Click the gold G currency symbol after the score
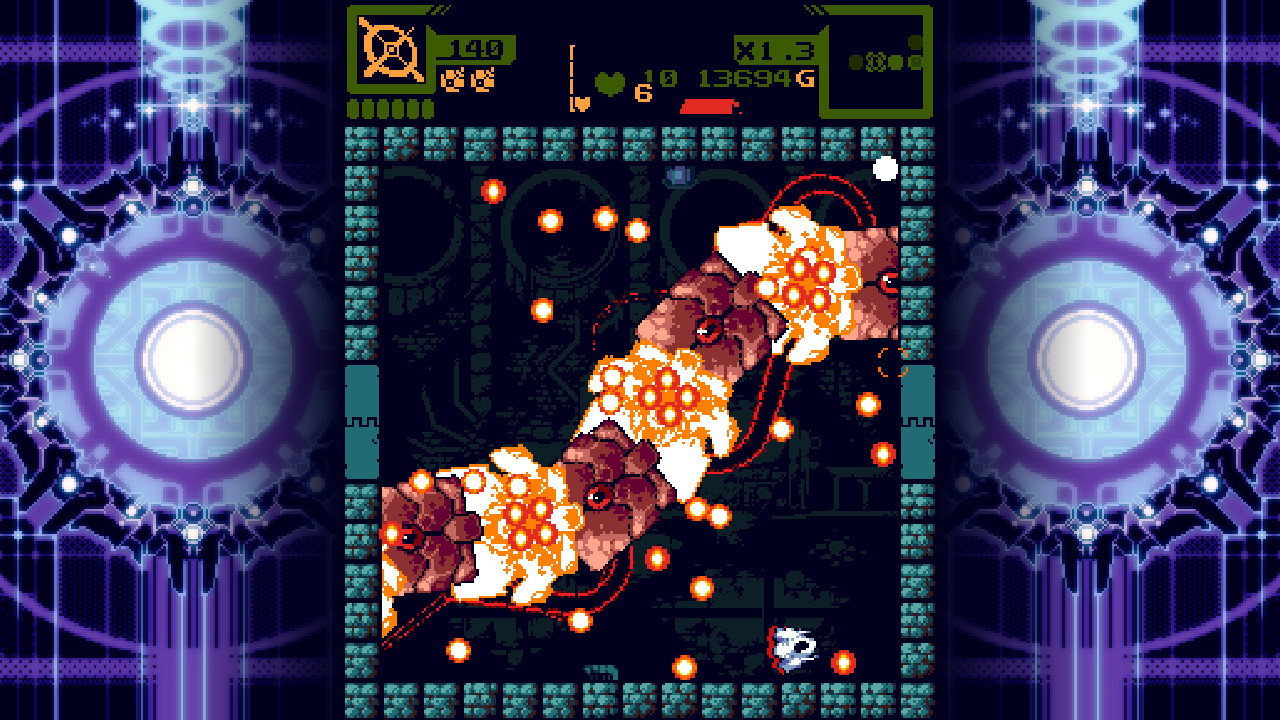The height and width of the screenshot is (720, 1280). click(x=804, y=78)
